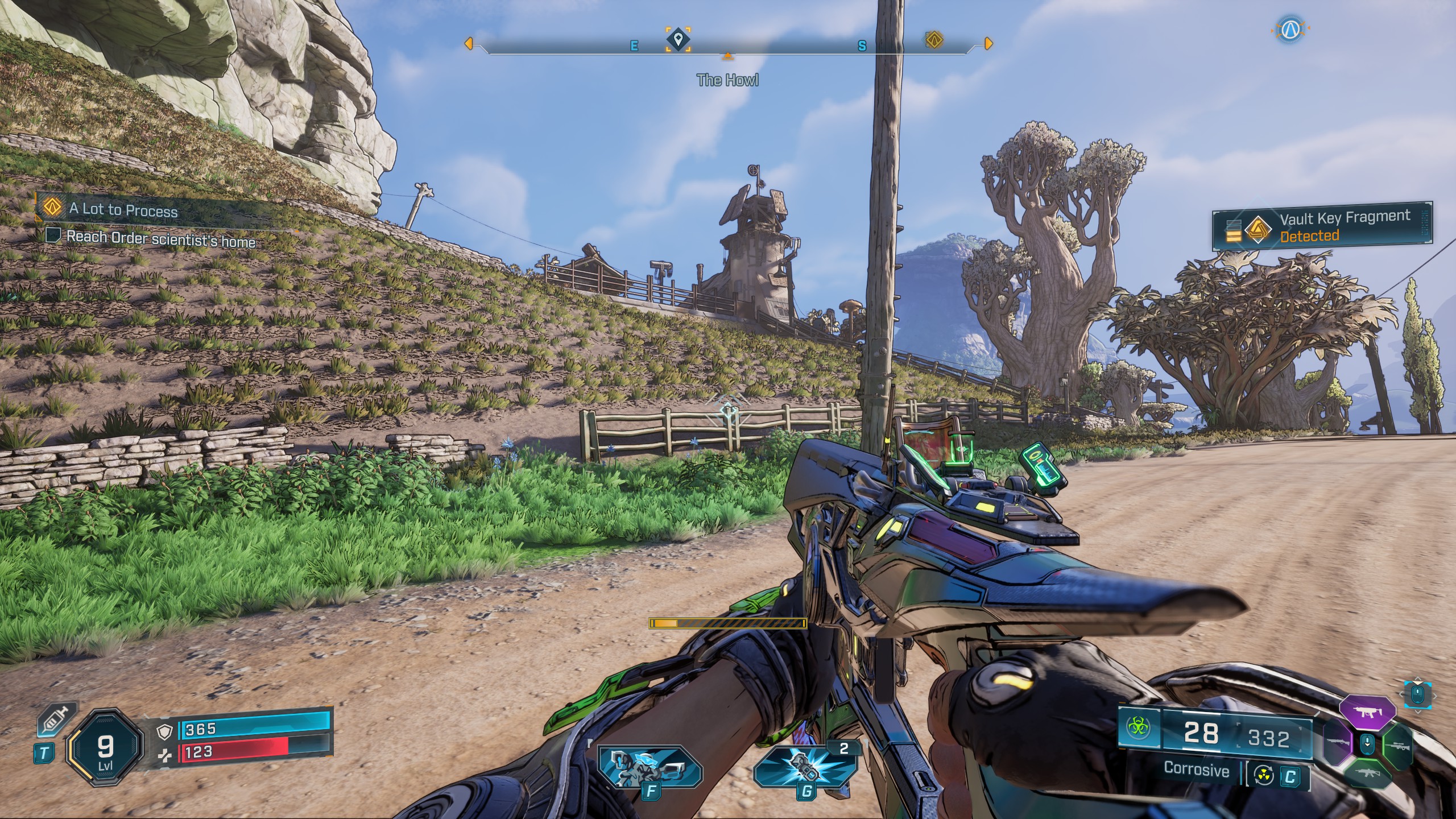This screenshot has width=1456, height=819.
Task: Select the orange quest marker on compass
Action: 933,40
